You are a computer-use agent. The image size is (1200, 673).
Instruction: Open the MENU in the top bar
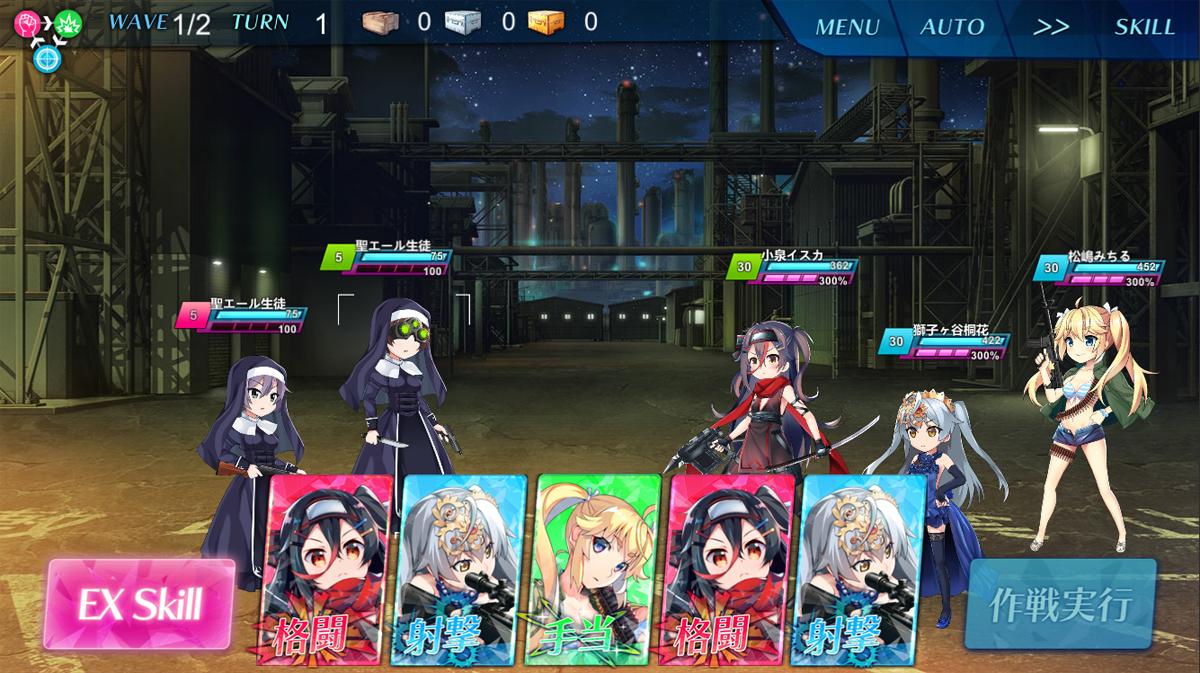coord(846,27)
